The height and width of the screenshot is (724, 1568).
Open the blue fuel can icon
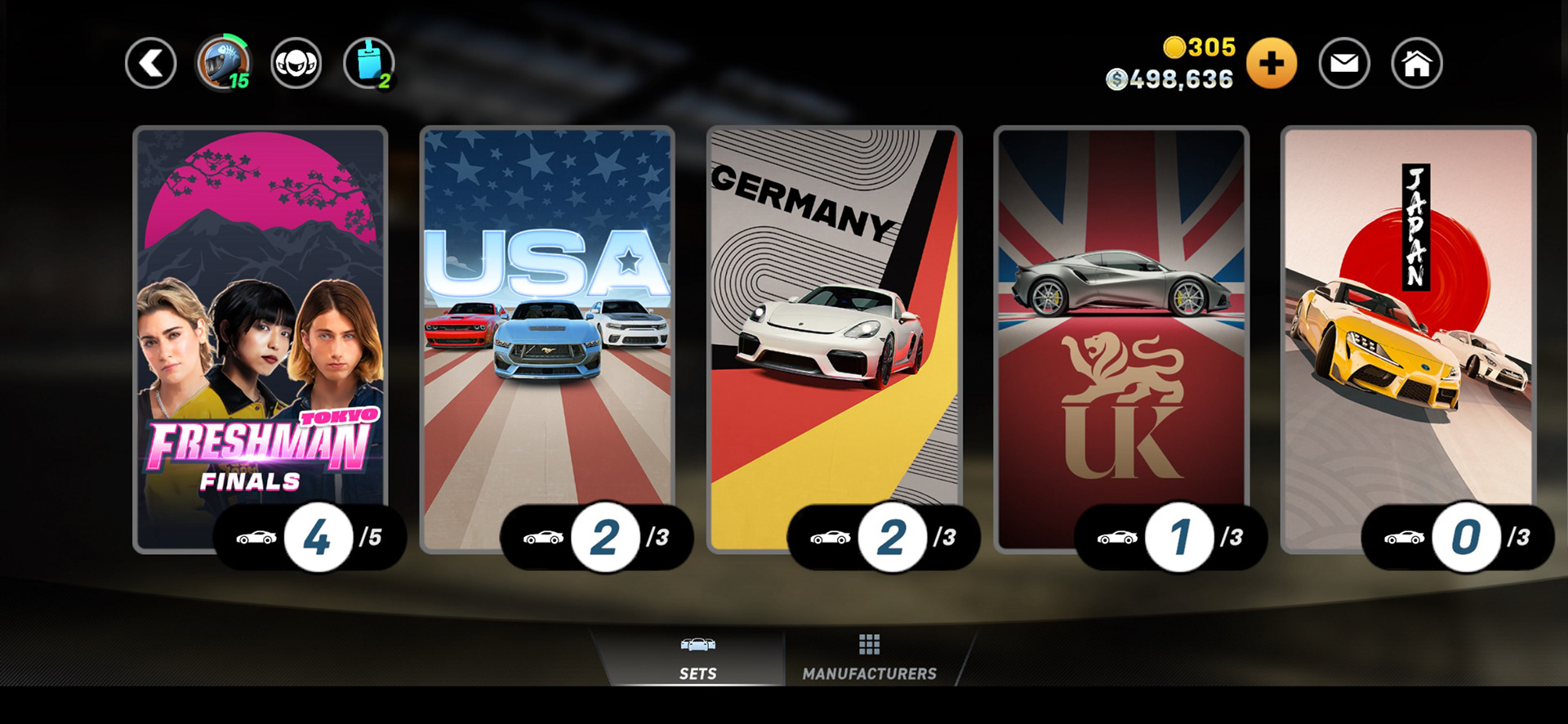pyautogui.click(x=369, y=64)
